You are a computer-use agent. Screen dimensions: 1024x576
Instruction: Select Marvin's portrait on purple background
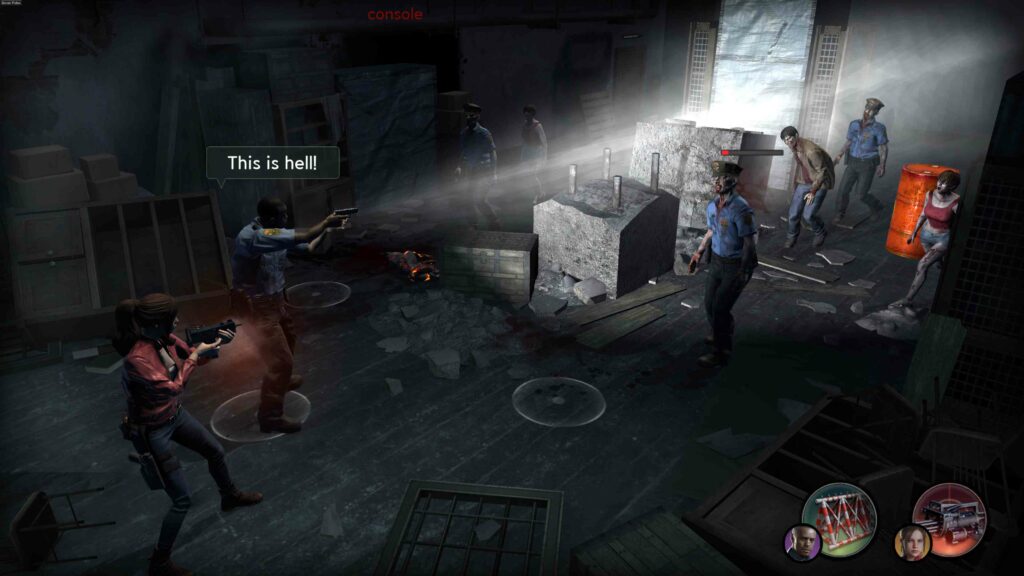[802, 543]
